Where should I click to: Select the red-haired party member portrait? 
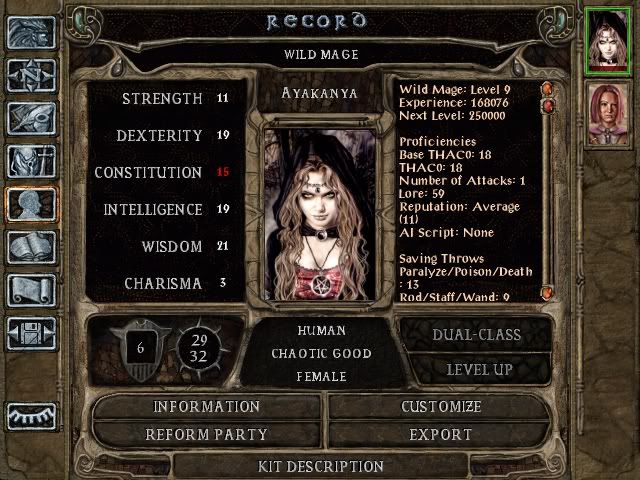[606, 113]
